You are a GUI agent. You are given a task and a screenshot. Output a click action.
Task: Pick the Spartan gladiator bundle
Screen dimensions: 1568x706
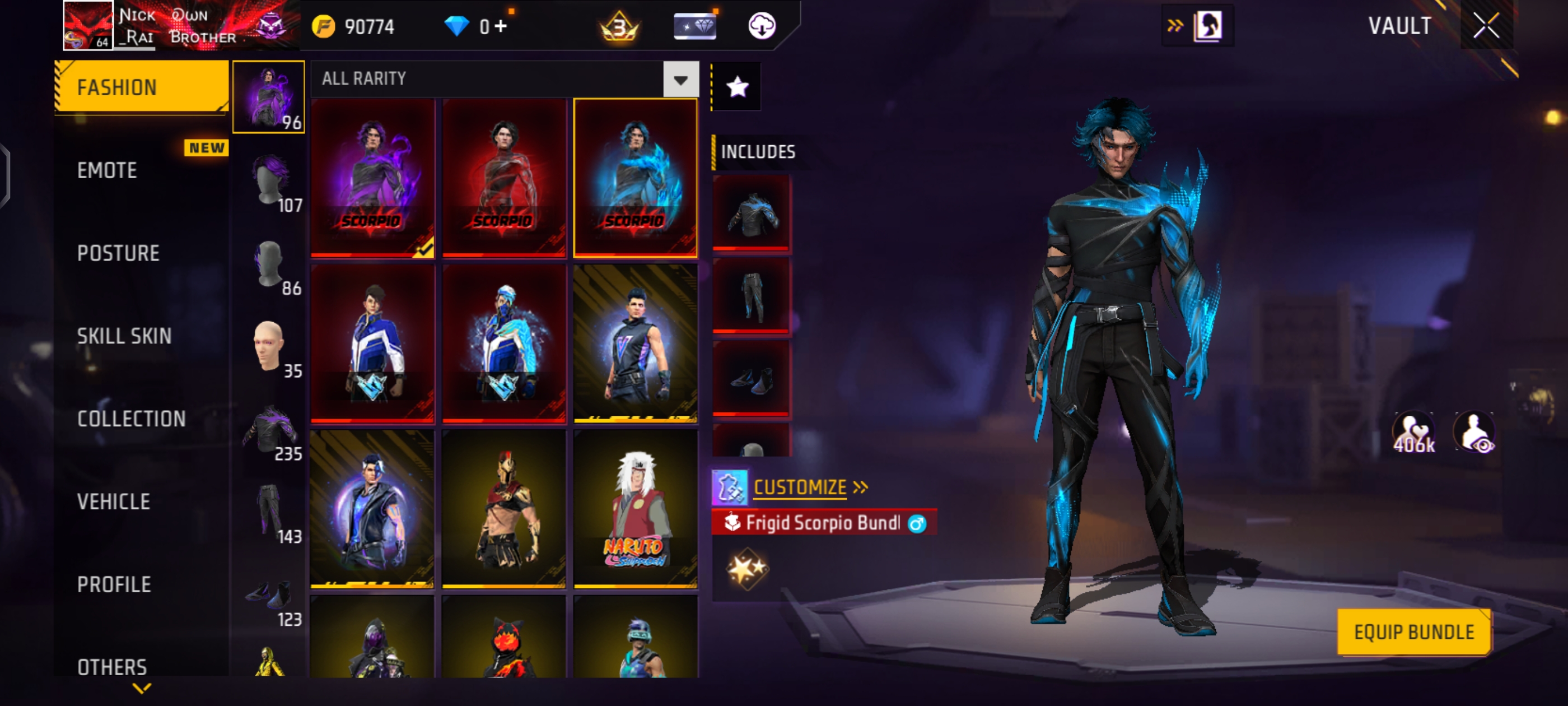(x=504, y=509)
